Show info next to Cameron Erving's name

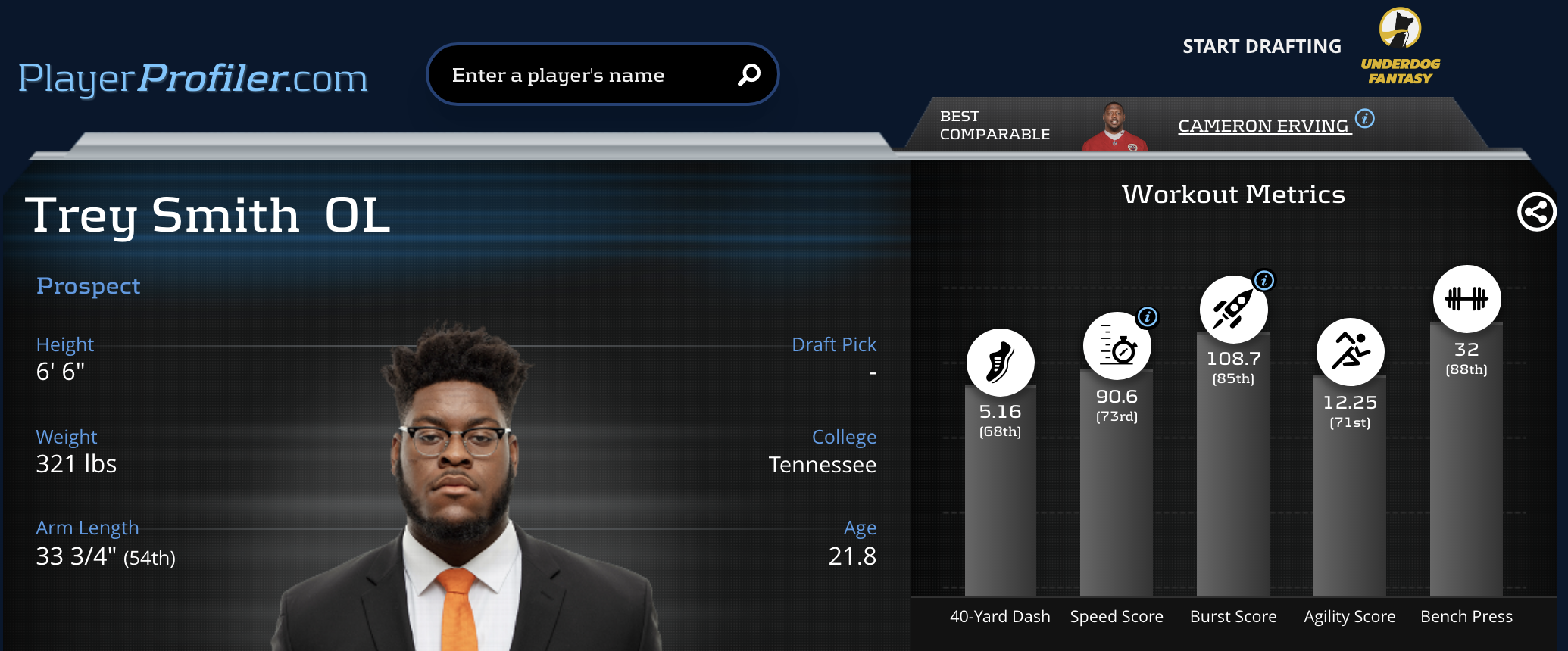pyautogui.click(x=1365, y=119)
